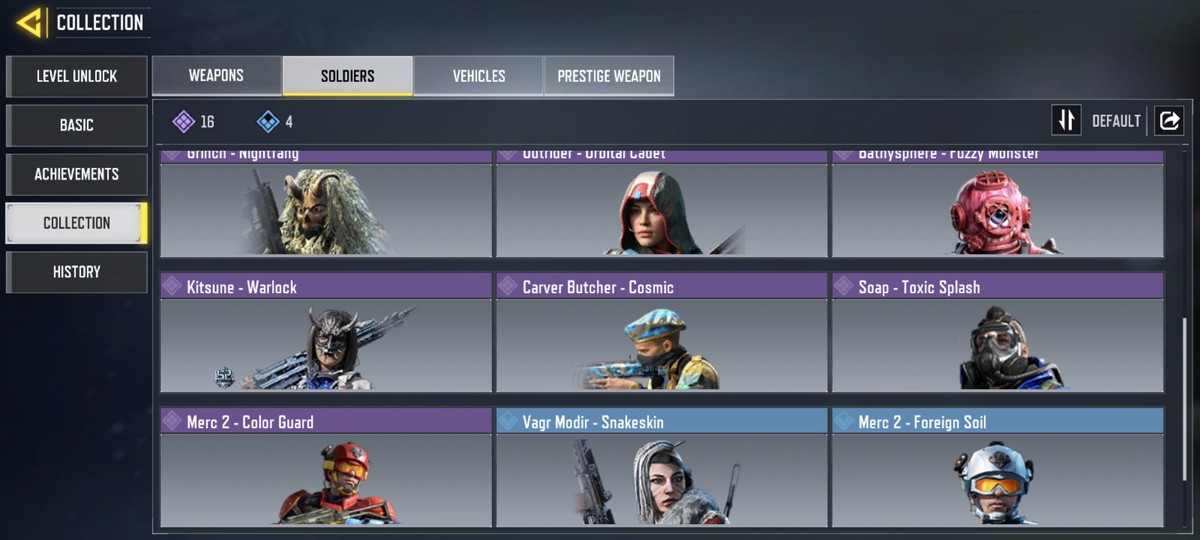Screen dimensions: 1200x540
Task: Choose the red Bathysphere diving helmet card
Action: (998, 205)
